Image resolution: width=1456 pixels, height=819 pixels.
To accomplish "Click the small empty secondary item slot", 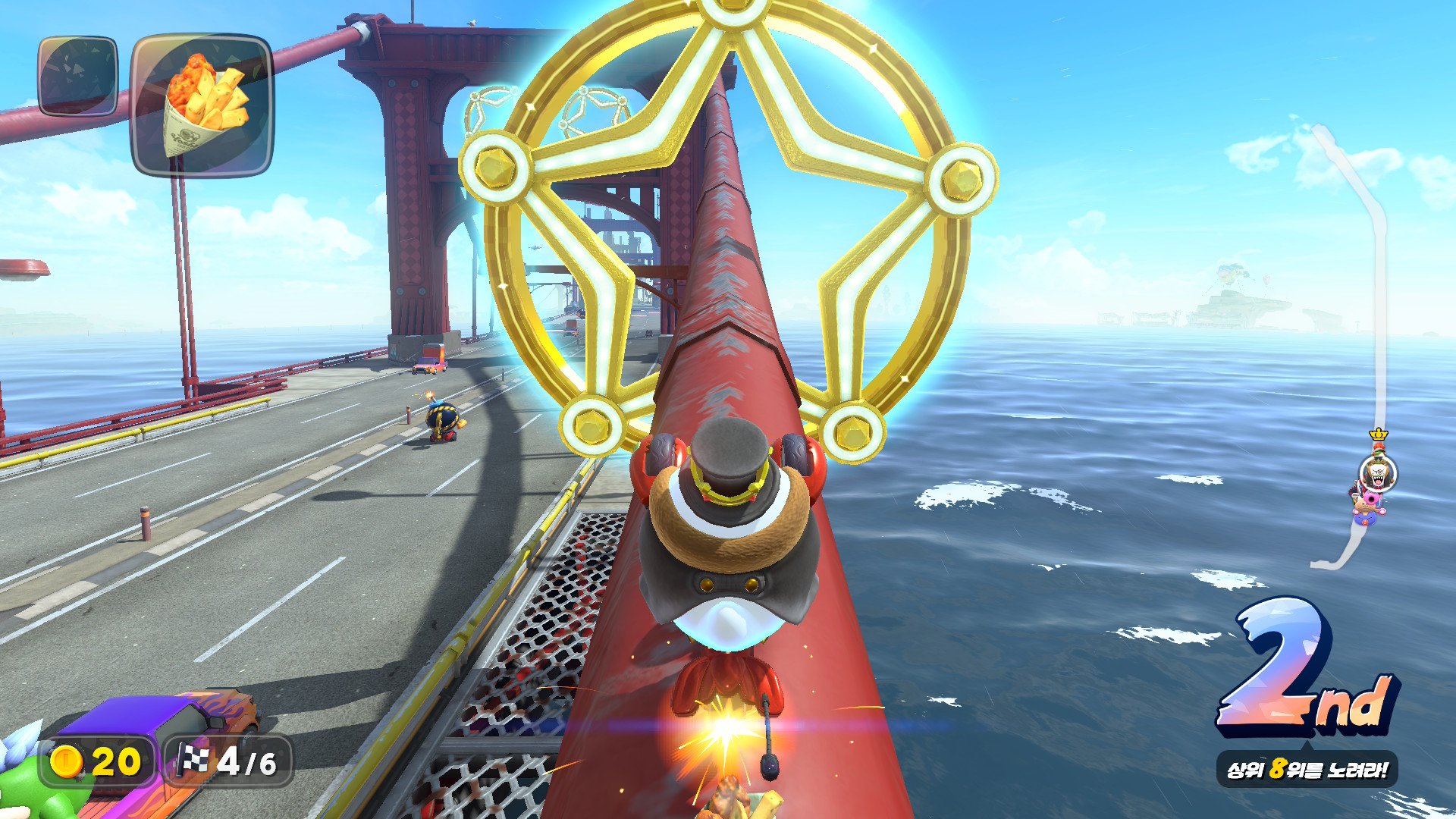I will (x=78, y=77).
